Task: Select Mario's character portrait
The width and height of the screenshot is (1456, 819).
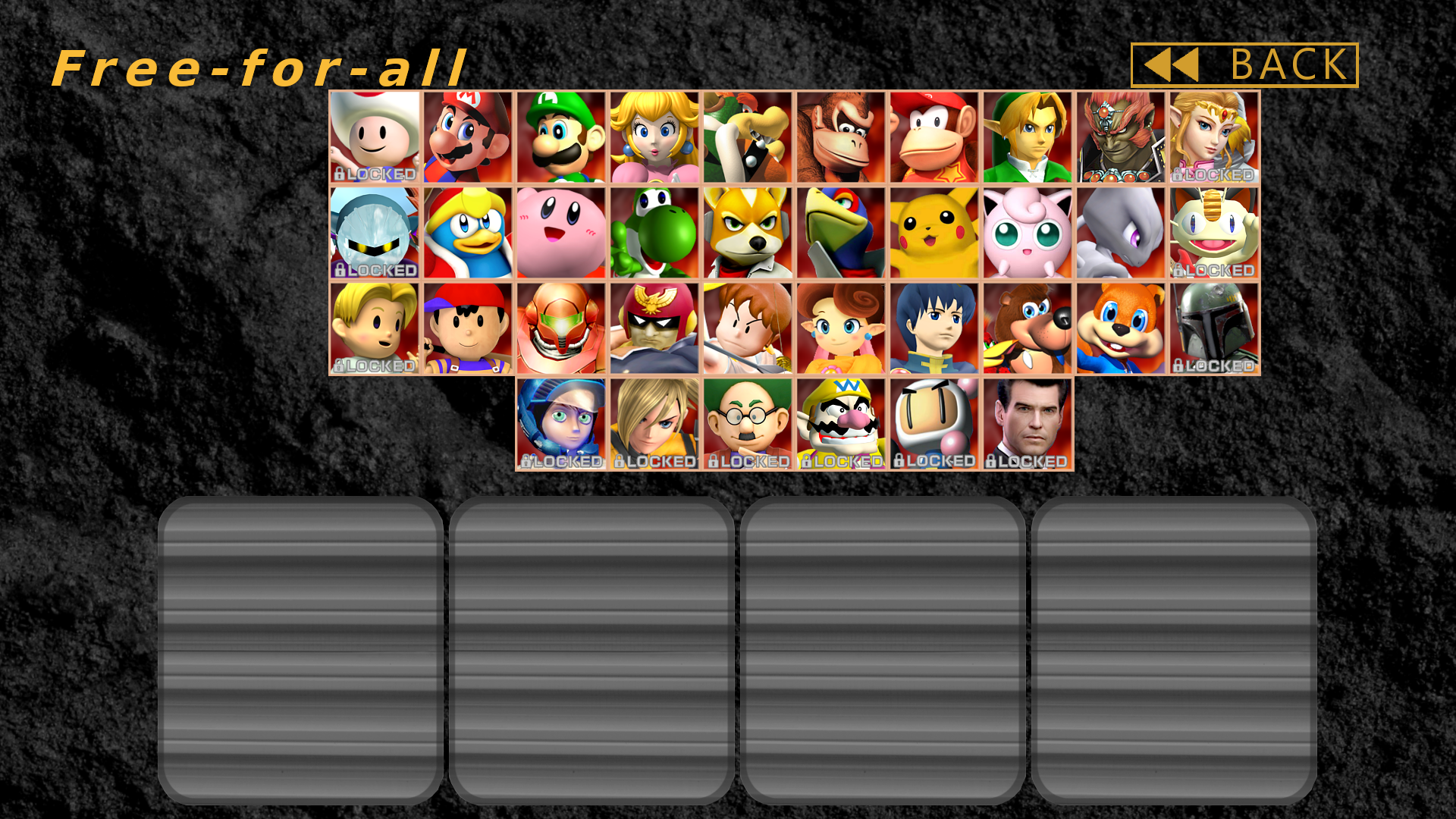Action: pyautogui.click(x=467, y=138)
